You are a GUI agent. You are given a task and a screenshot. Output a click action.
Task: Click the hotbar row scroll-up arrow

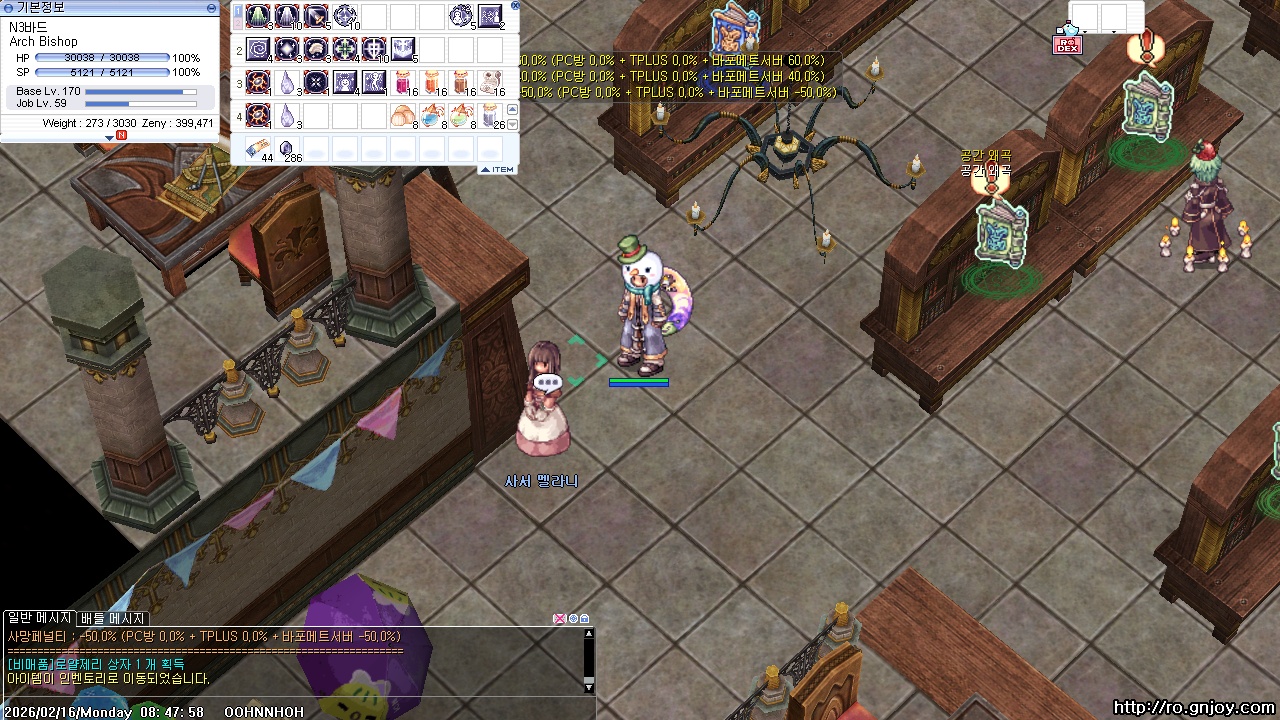[x=513, y=109]
